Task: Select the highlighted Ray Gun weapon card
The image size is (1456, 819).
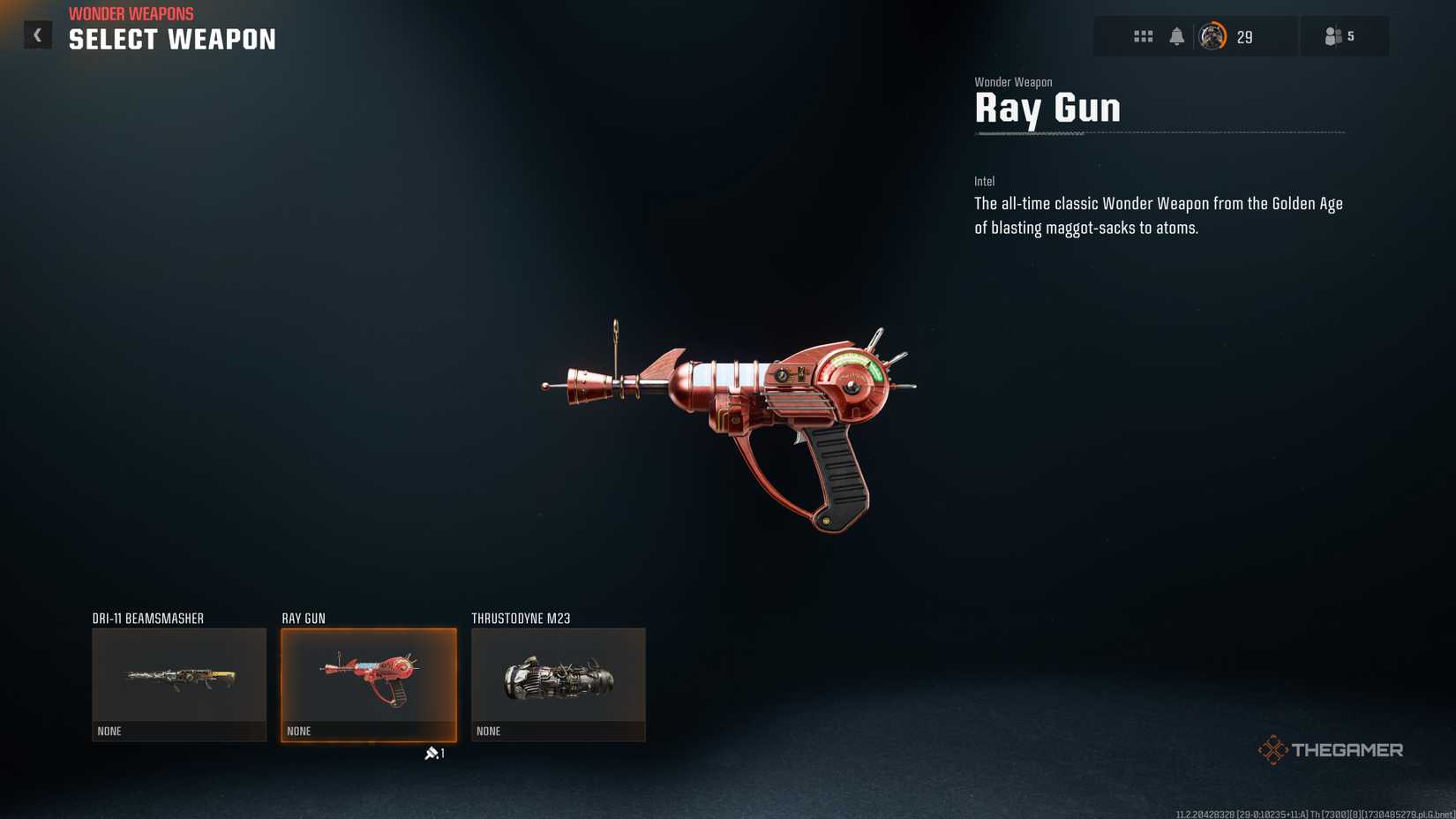Action: [x=368, y=684]
